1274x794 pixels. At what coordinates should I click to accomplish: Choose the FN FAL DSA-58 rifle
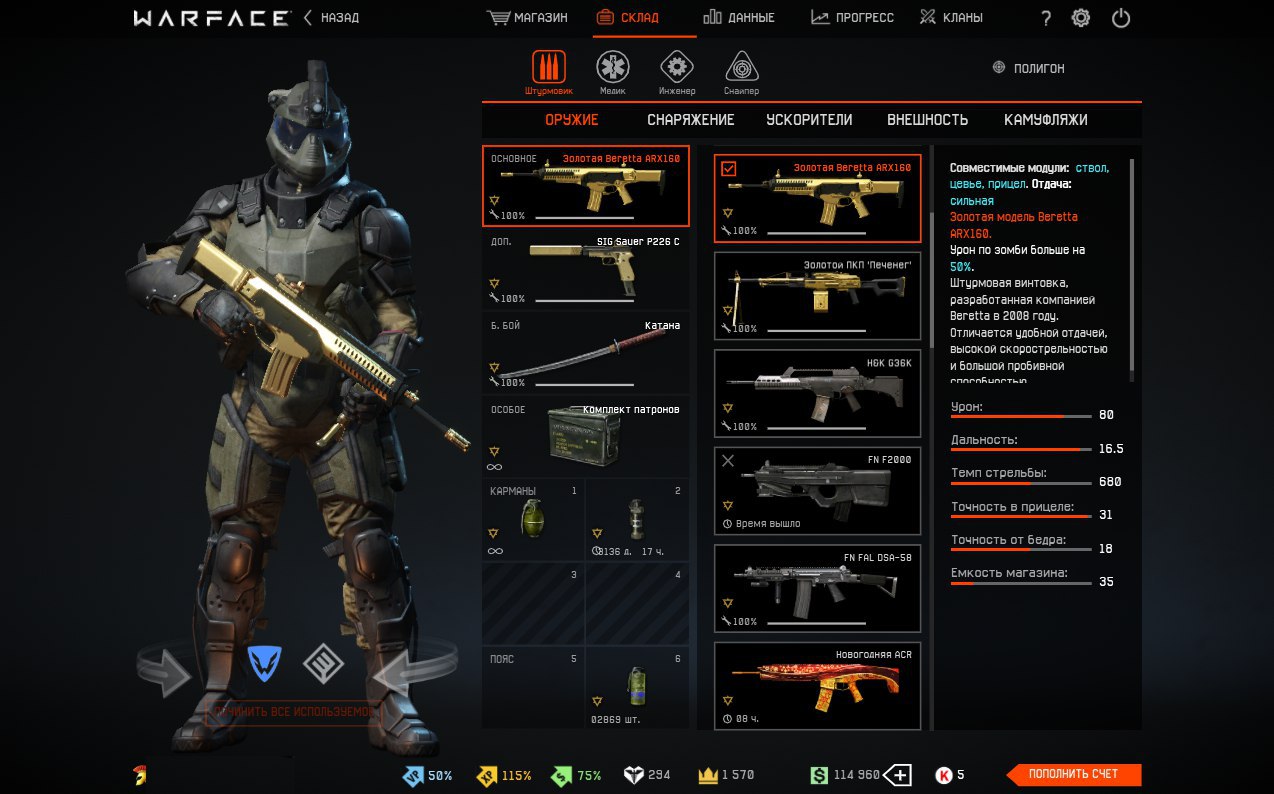(817, 589)
